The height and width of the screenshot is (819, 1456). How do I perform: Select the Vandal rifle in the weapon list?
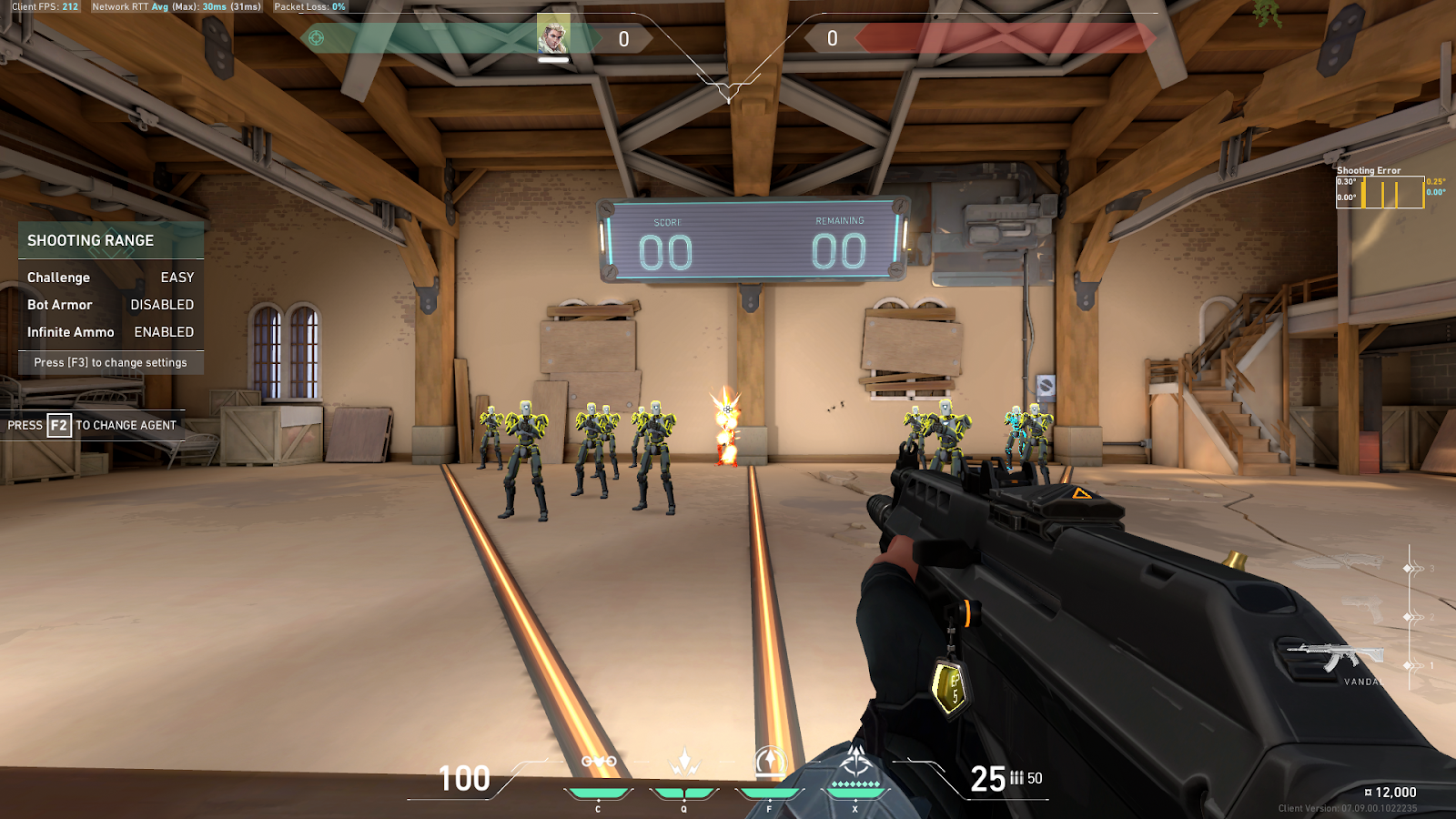pyautogui.click(x=1336, y=655)
